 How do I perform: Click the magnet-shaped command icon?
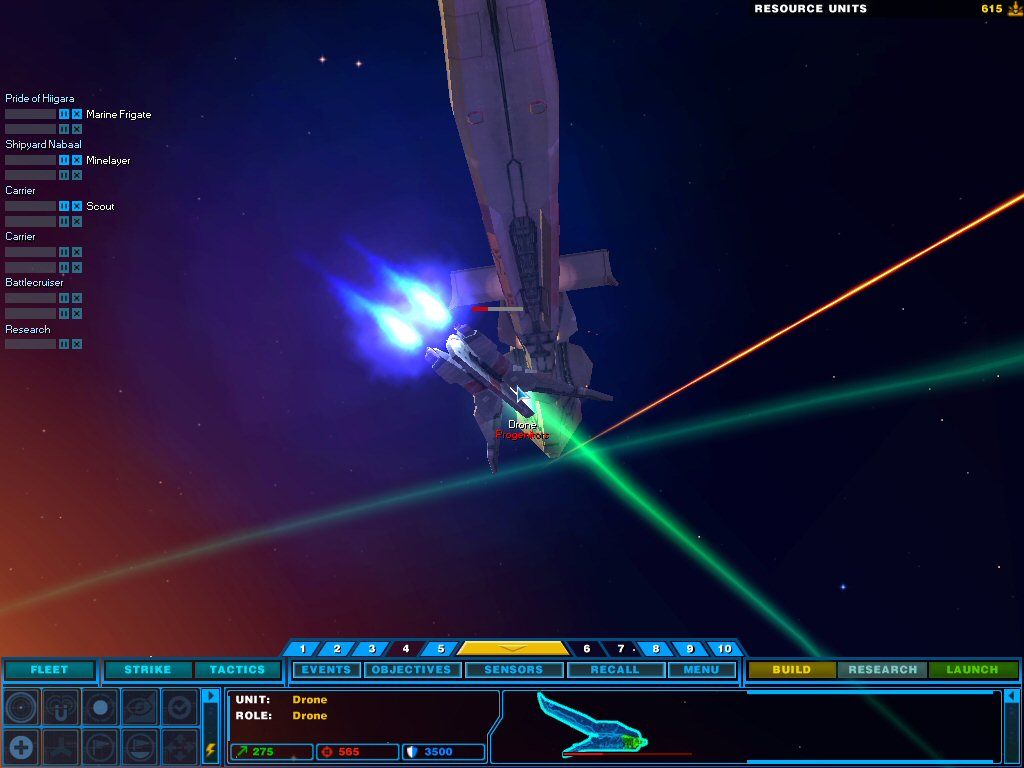[x=60, y=707]
